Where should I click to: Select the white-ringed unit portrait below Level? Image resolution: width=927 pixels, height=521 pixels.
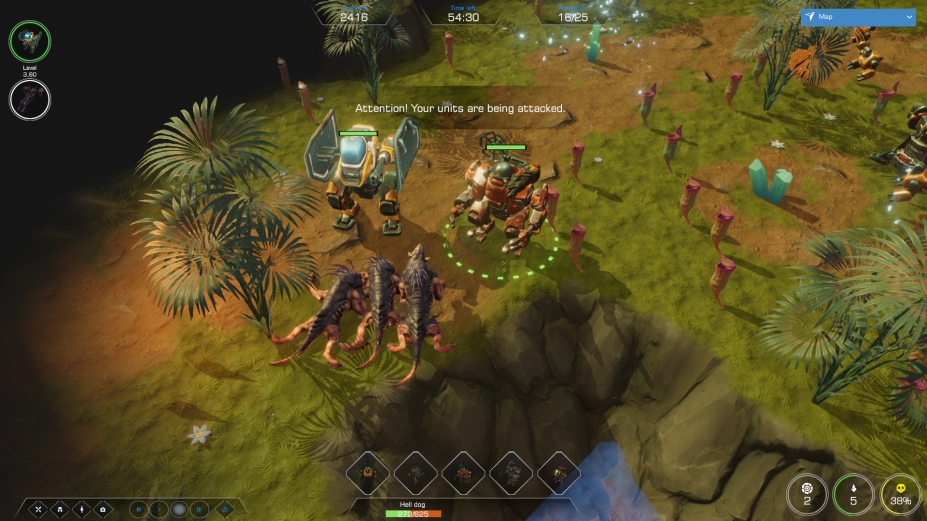tap(30, 99)
